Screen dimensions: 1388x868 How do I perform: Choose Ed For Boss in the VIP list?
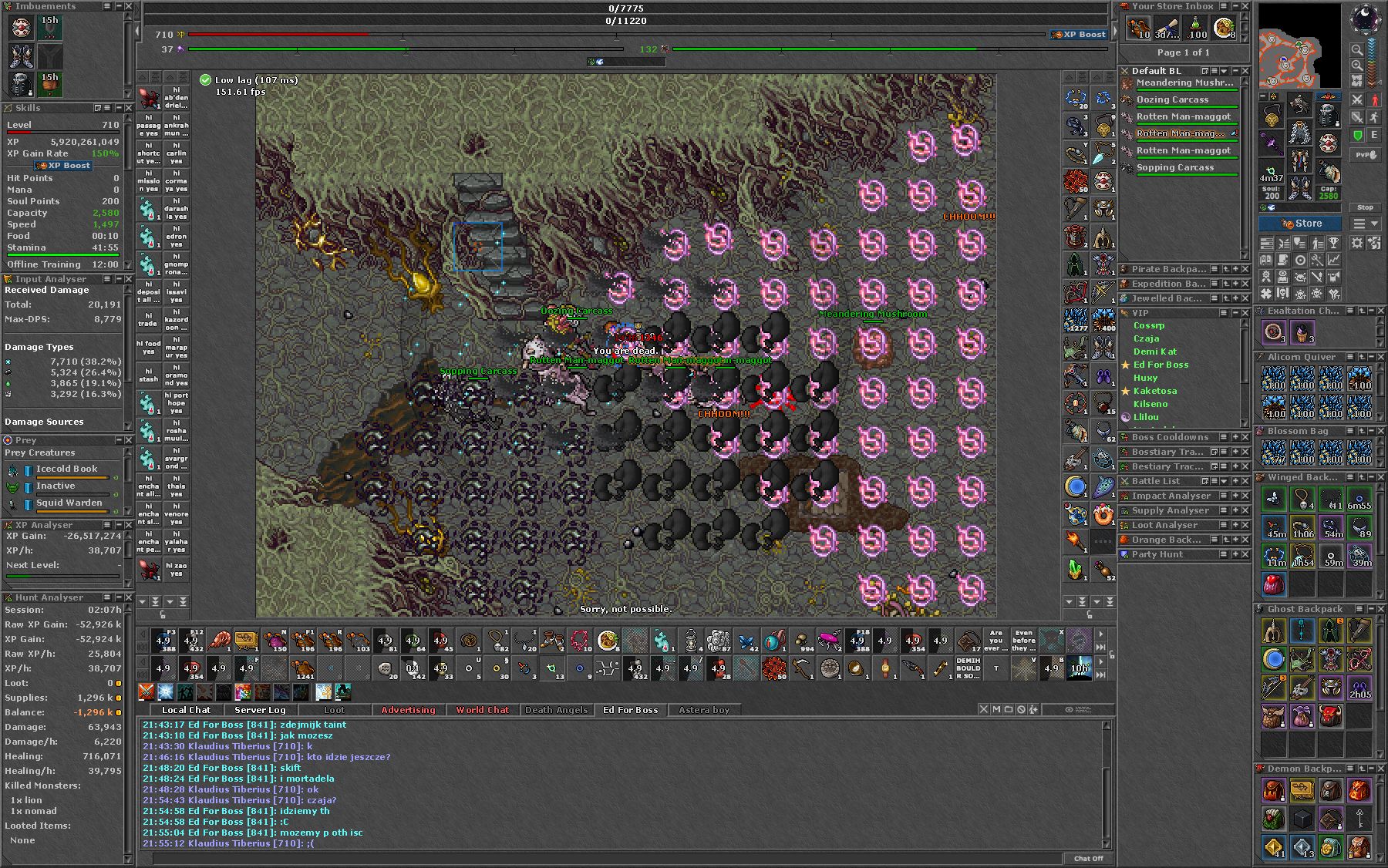pos(1161,365)
